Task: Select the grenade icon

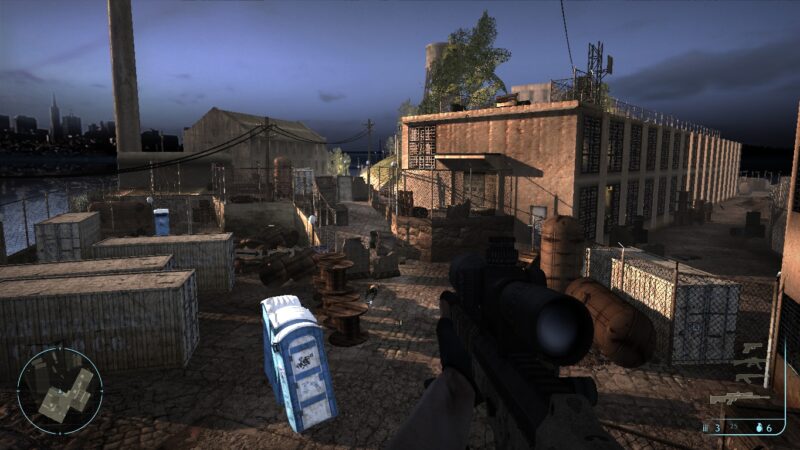Action: 761,428
